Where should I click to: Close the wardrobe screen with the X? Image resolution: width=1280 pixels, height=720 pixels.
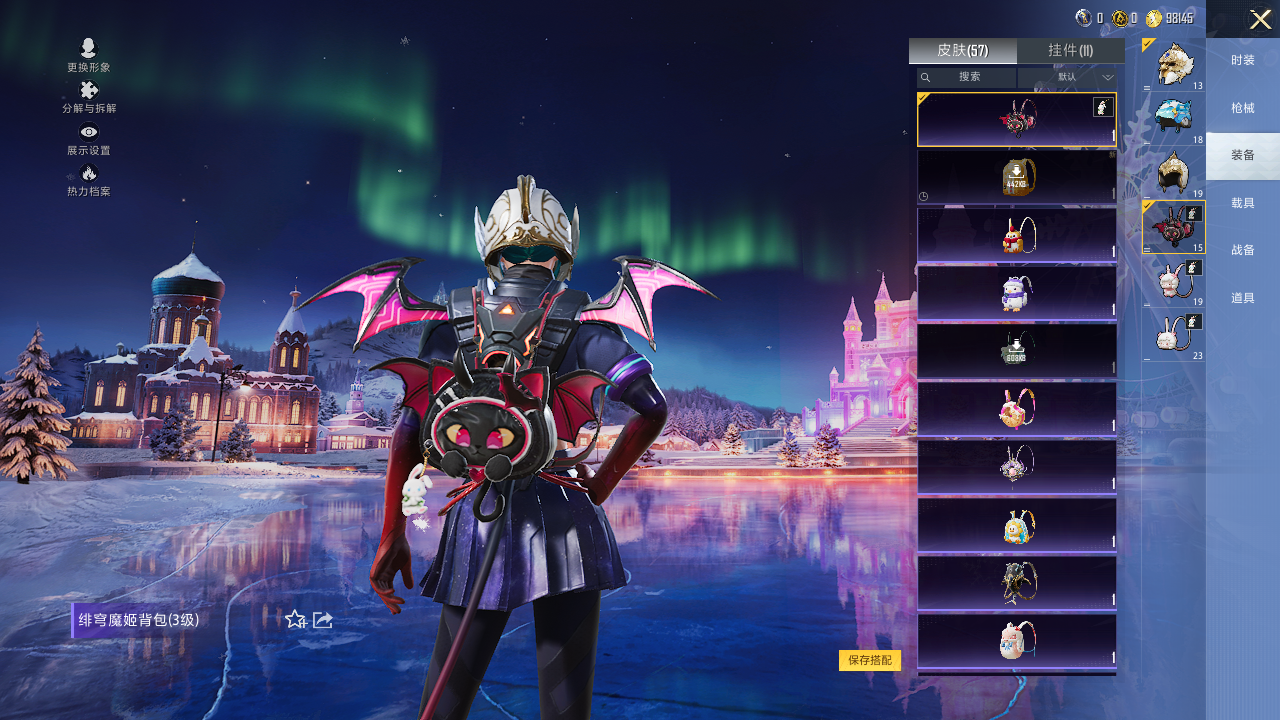(x=1260, y=19)
